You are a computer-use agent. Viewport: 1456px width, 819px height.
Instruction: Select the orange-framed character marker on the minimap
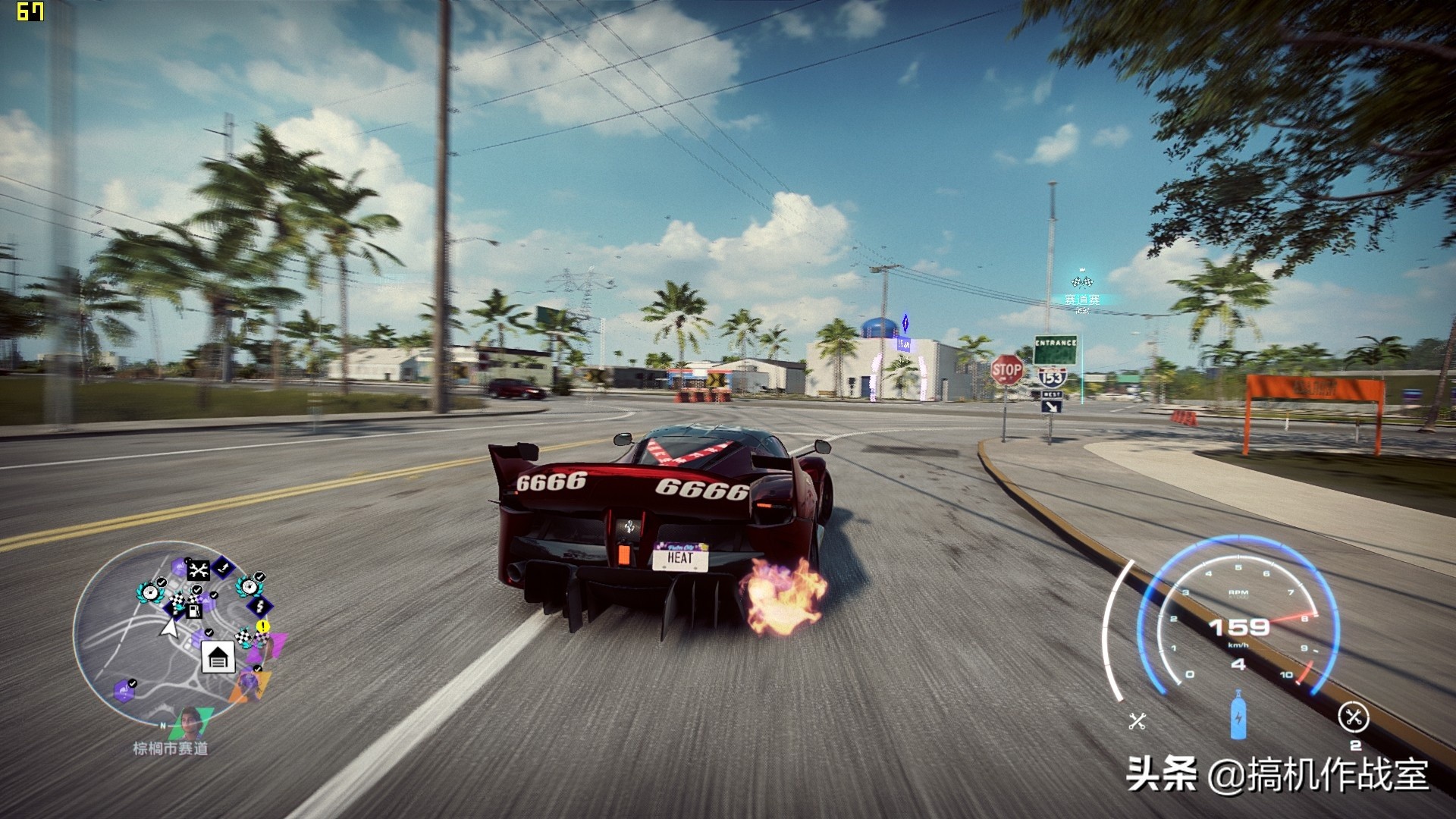click(x=247, y=685)
